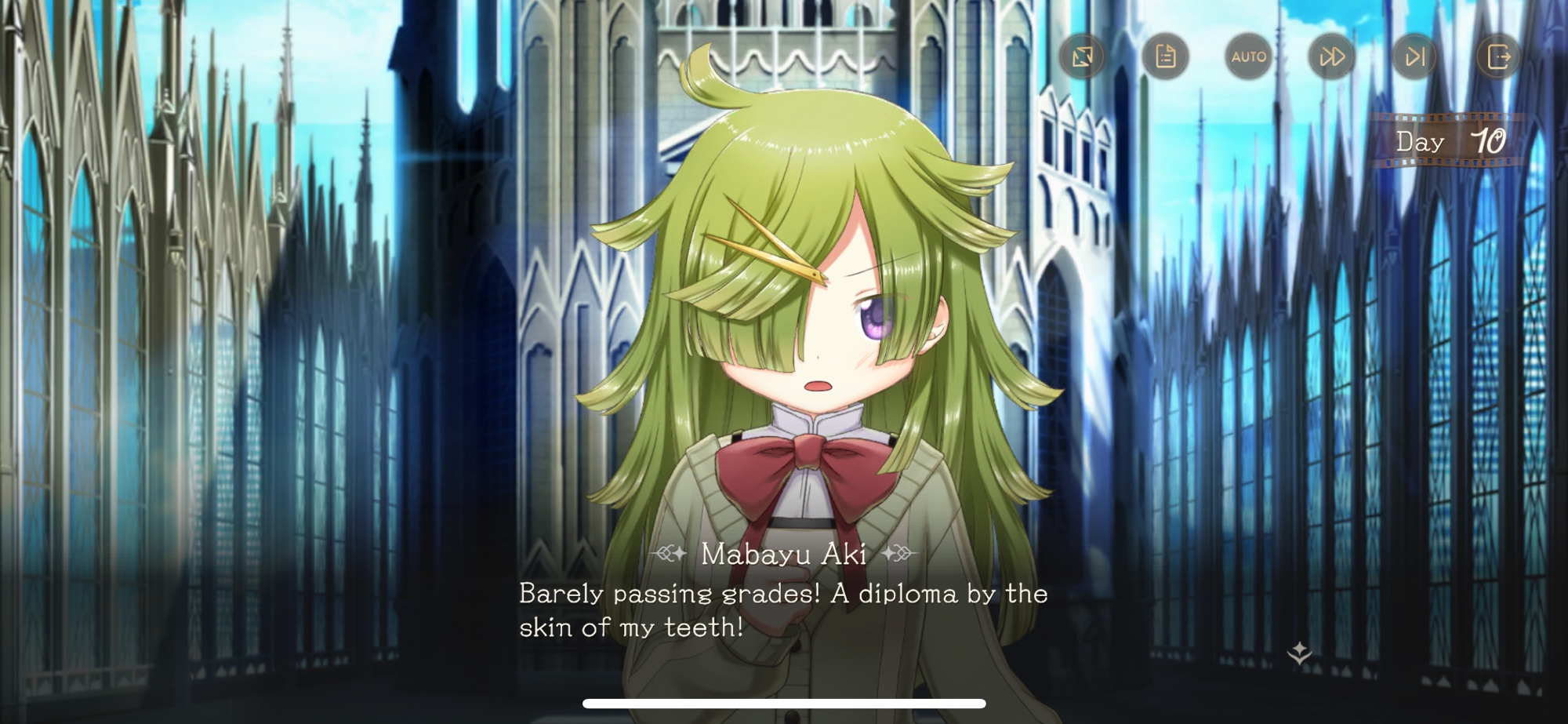Skip the scene with the skip-to-end button
This screenshot has height=724, width=1568.
pos(1415,56)
